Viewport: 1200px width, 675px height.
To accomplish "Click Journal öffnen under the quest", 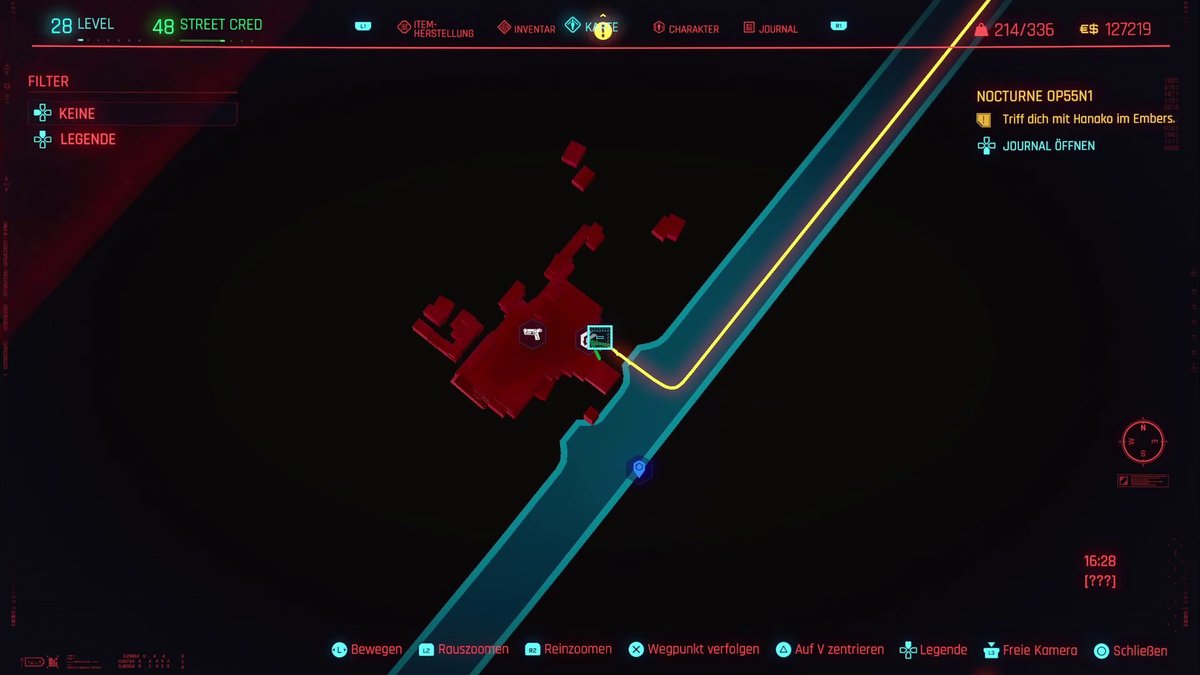I will tap(1048, 146).
